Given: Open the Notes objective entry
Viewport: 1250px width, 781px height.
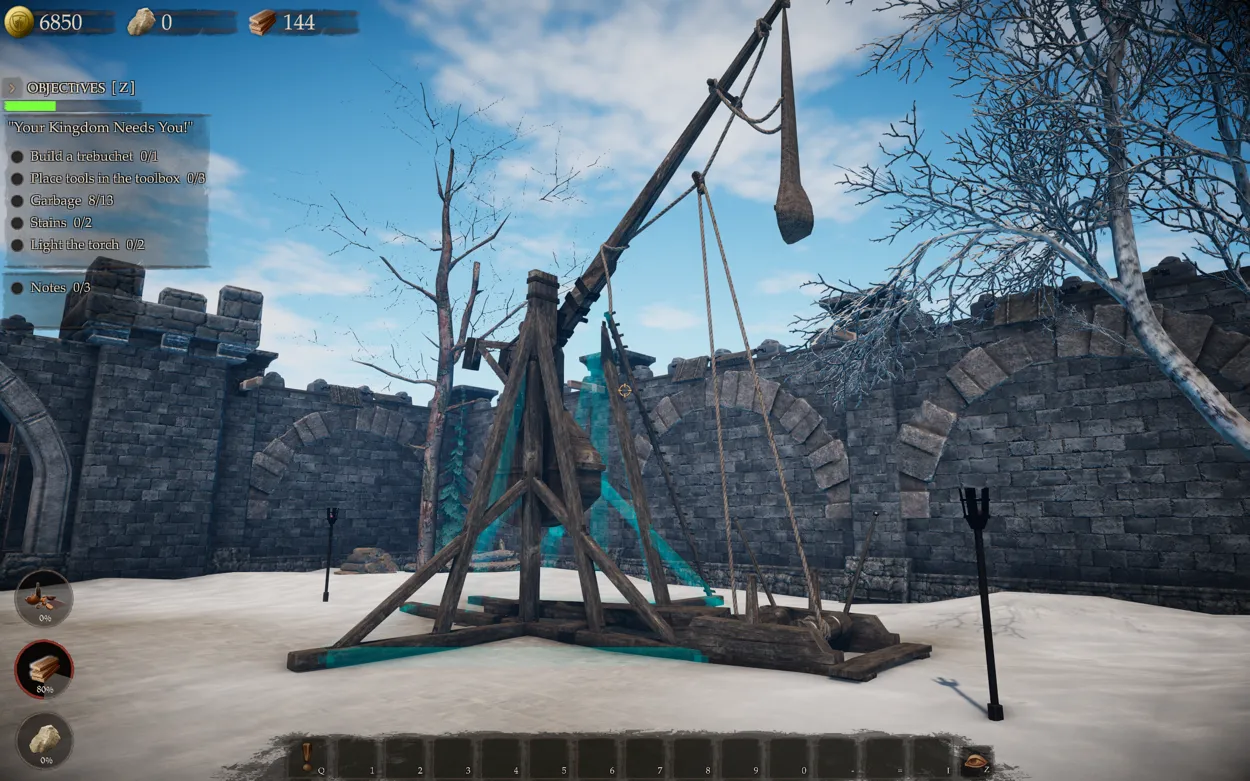Looking at the screenshot, I should (x=60, y=287).
